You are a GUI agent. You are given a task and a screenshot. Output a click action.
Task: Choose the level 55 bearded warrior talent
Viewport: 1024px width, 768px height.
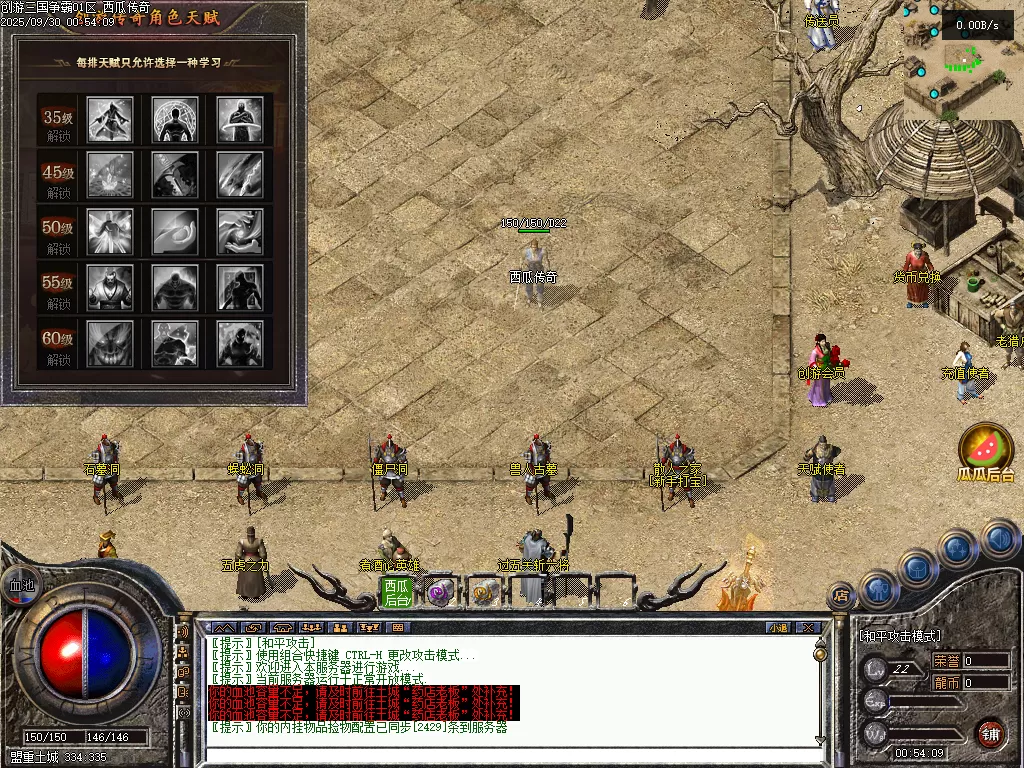point(110,287)
